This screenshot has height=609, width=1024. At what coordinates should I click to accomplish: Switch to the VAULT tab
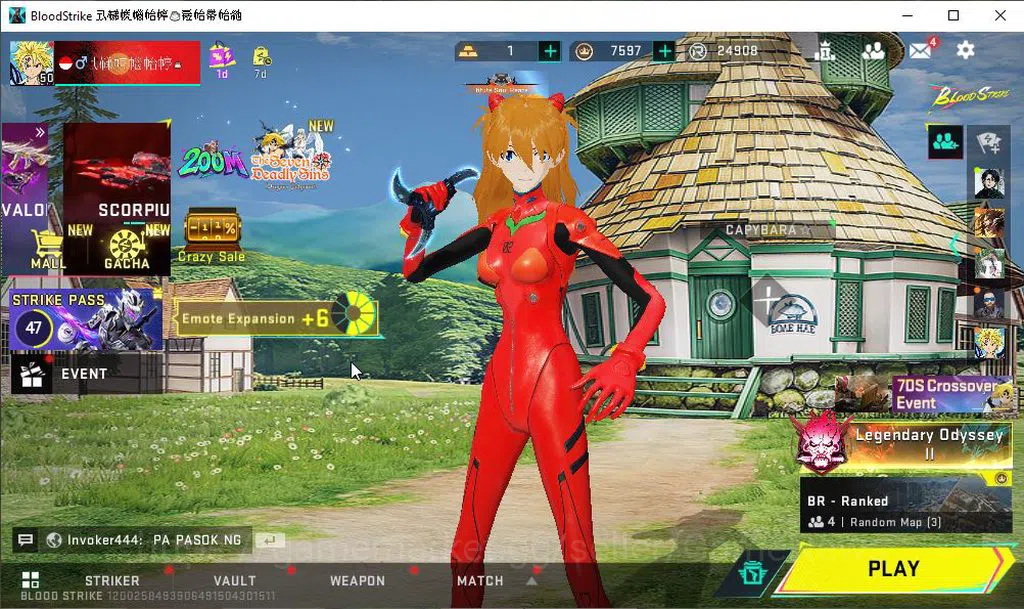tap(235, 581)
